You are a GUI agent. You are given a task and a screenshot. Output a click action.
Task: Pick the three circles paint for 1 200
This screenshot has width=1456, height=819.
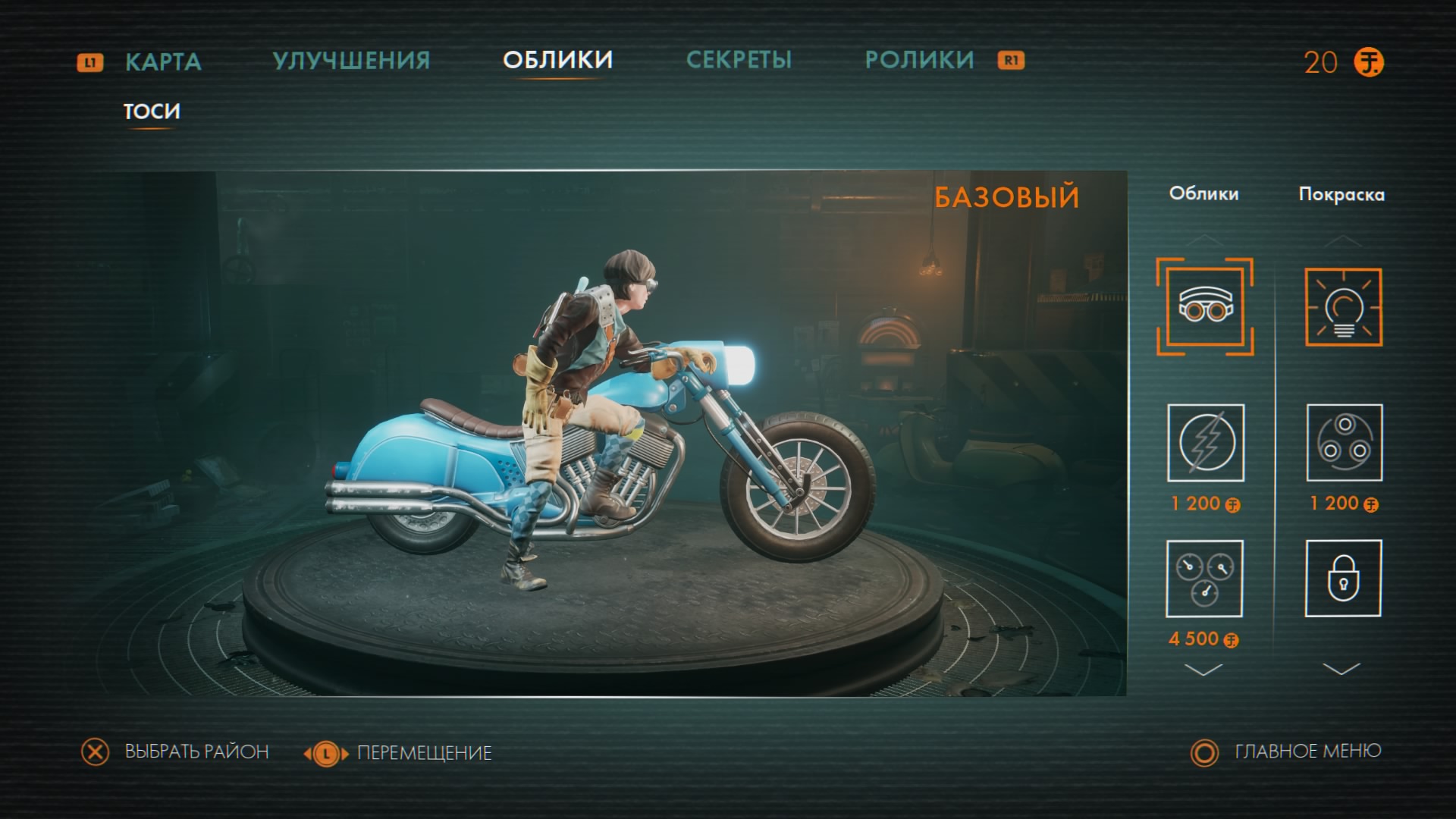[1344, 443]
